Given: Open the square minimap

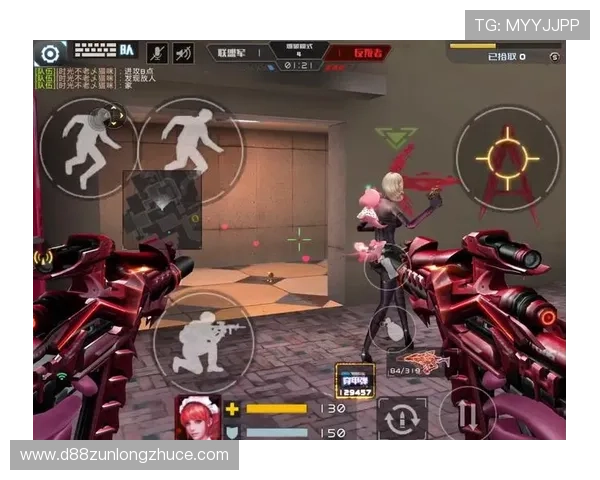Looking at the screenshot, I should pyautogui.click(x=160, y=207).
